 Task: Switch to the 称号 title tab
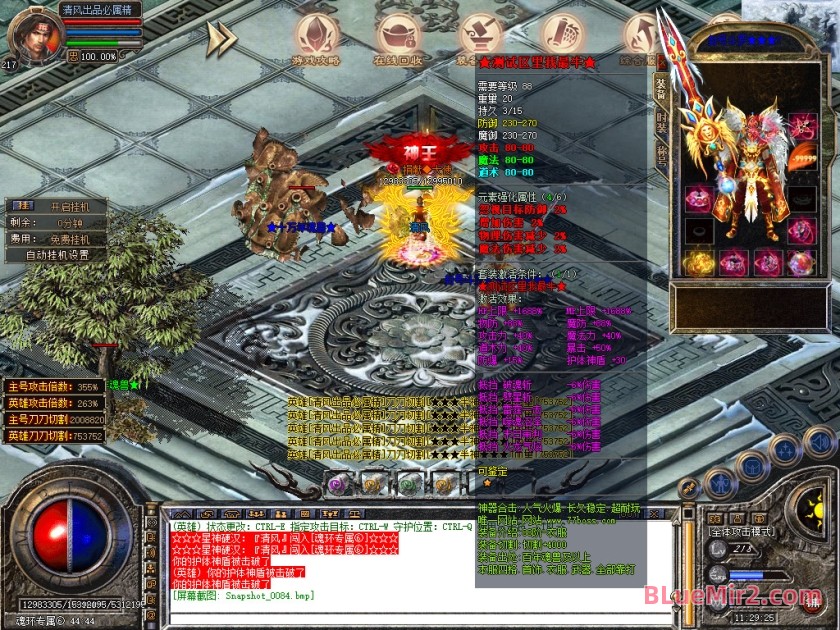661,155
